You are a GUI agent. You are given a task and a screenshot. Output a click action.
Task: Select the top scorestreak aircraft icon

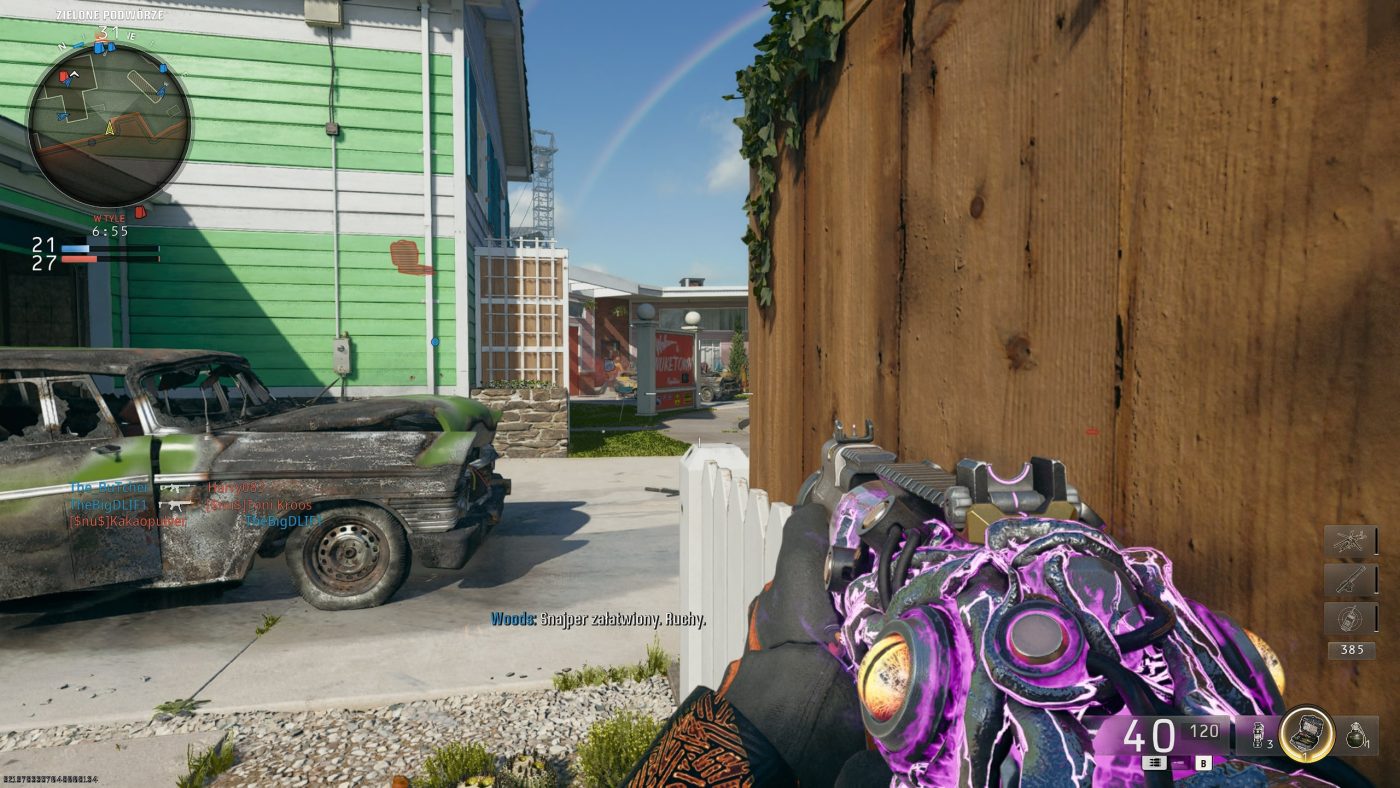(x=1350, y=542)
